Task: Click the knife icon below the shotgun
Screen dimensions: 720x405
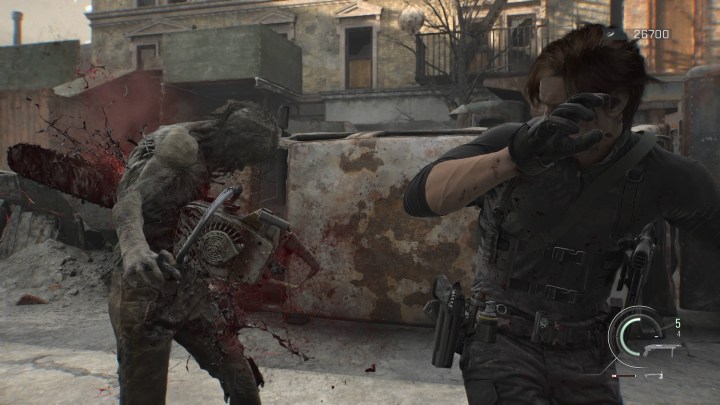Action: pos(654,375)
